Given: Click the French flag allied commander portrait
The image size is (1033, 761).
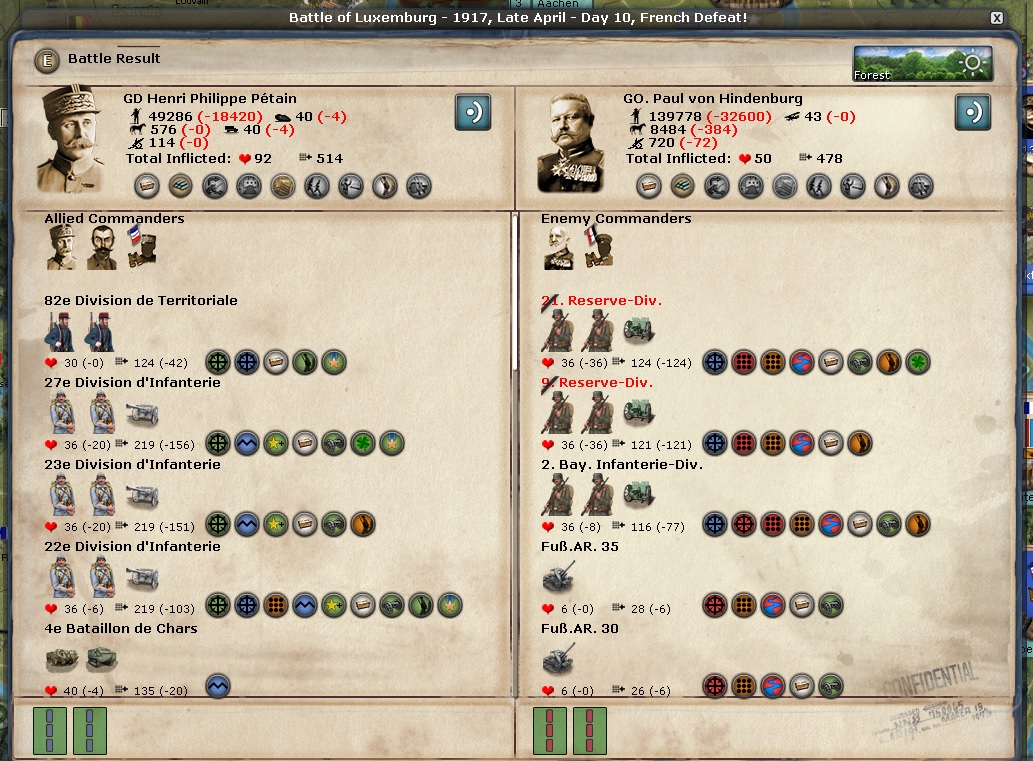Looking at the screenshot, I should pos(141,248).
